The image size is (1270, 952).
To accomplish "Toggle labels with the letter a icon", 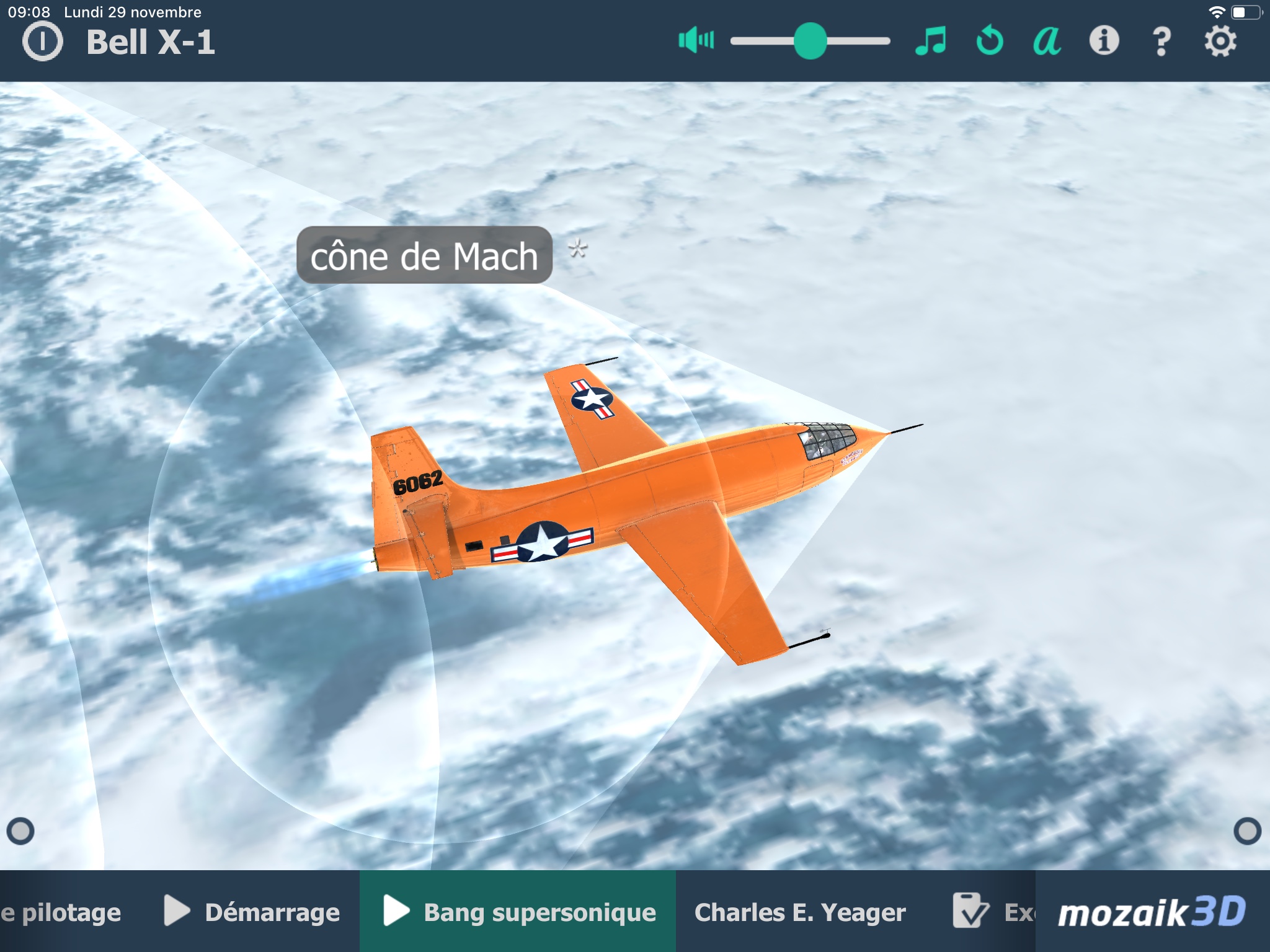I will coord(1047,41).
